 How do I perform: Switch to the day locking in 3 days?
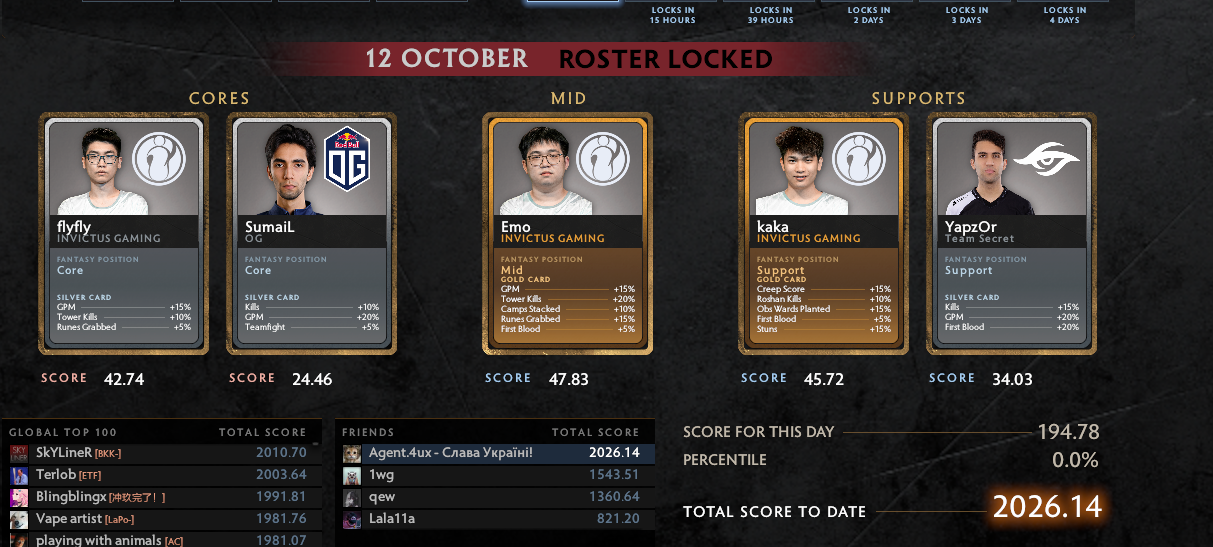965,14
